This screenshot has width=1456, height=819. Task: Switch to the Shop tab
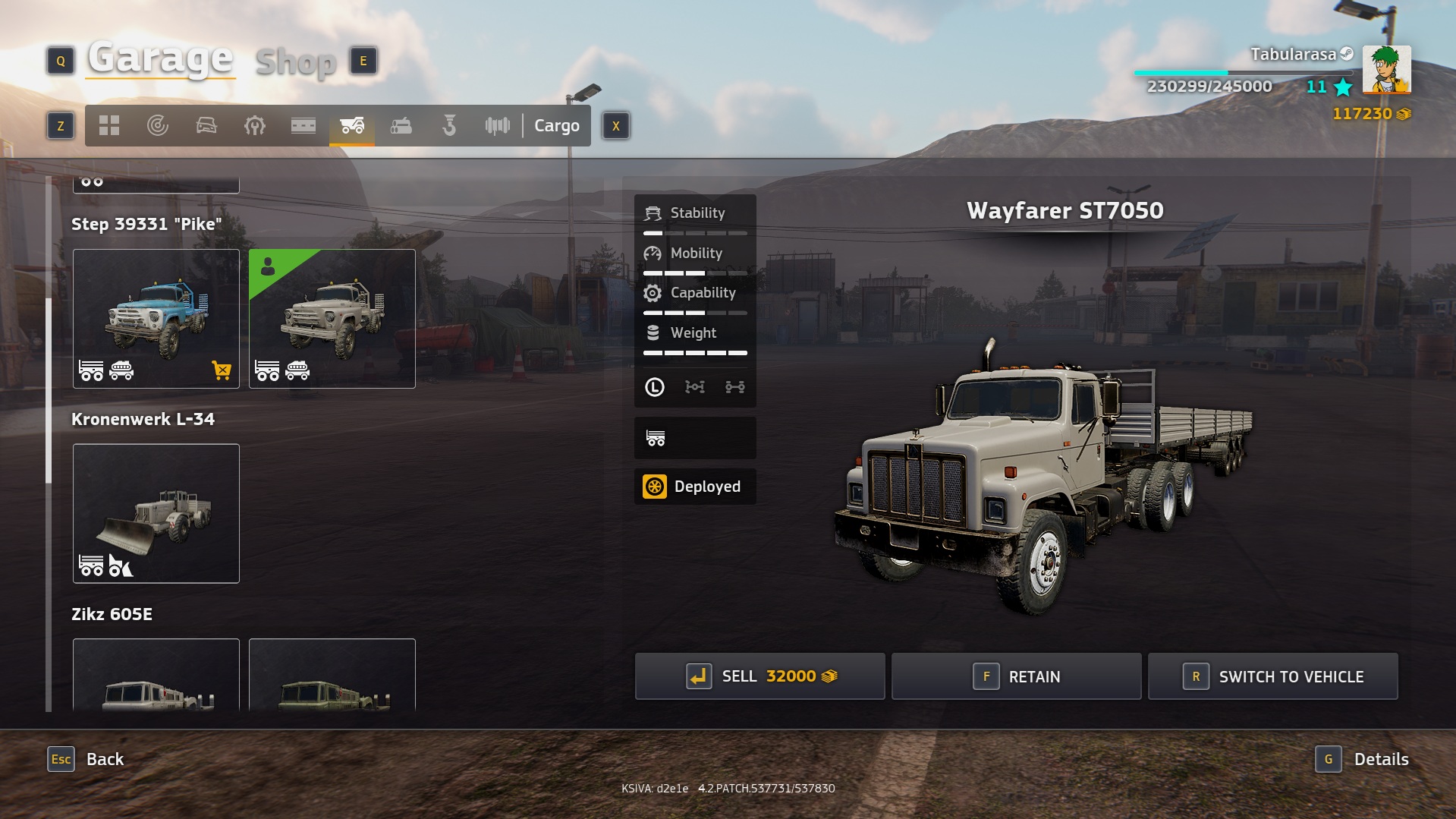(296, 62)
